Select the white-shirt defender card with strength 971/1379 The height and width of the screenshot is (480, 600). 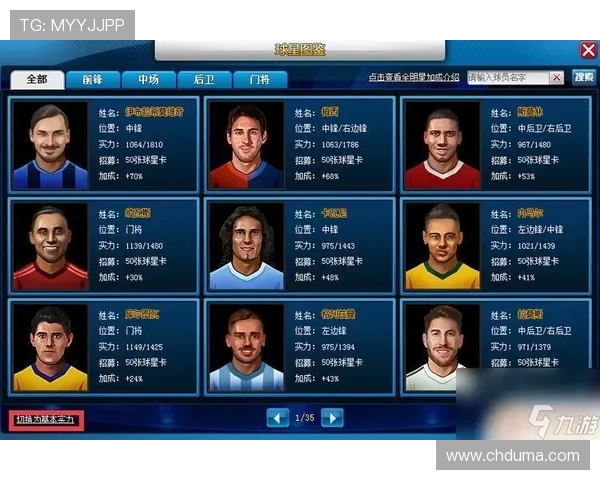tap(495, 344)
